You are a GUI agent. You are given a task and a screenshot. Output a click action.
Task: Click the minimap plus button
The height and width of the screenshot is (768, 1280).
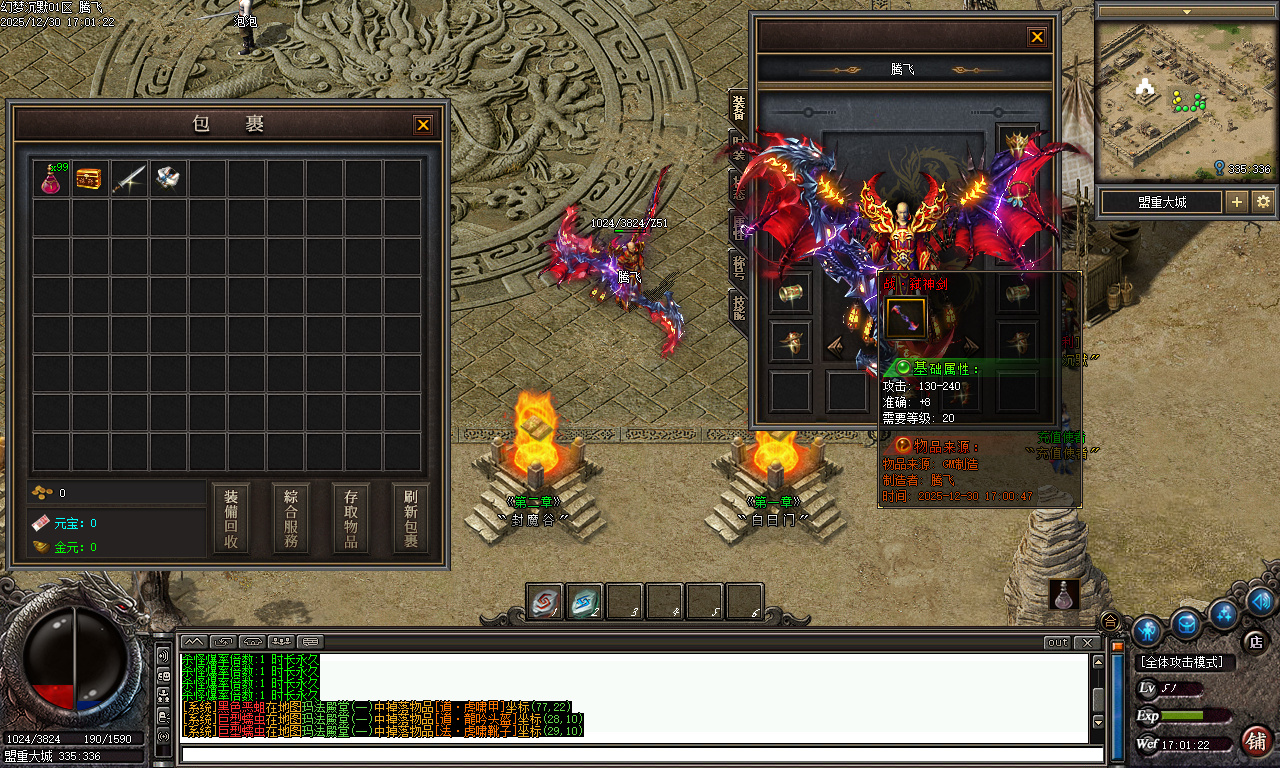tap(1237, 202)
